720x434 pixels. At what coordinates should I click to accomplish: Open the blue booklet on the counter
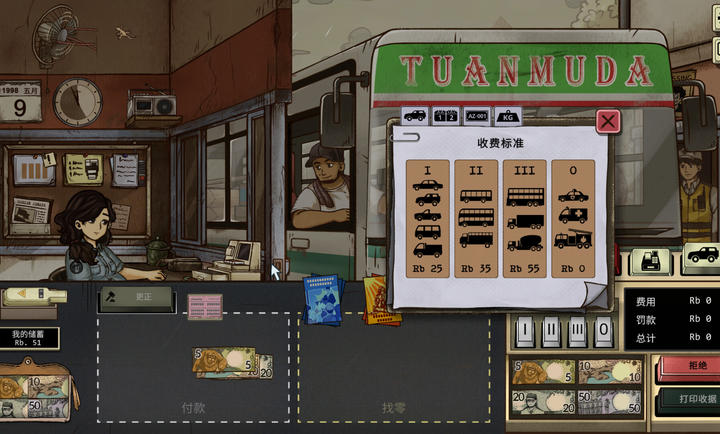tap(321, 300)
